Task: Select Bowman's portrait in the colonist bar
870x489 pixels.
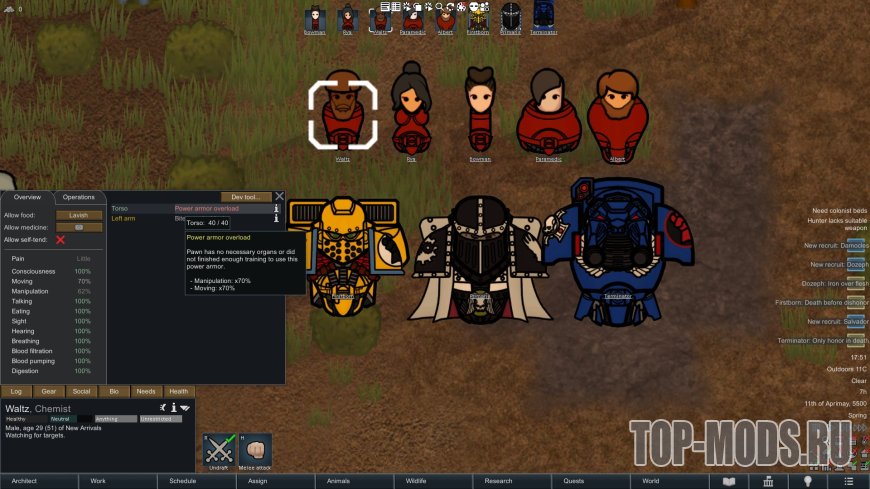Action: click(x=315, y=18)
